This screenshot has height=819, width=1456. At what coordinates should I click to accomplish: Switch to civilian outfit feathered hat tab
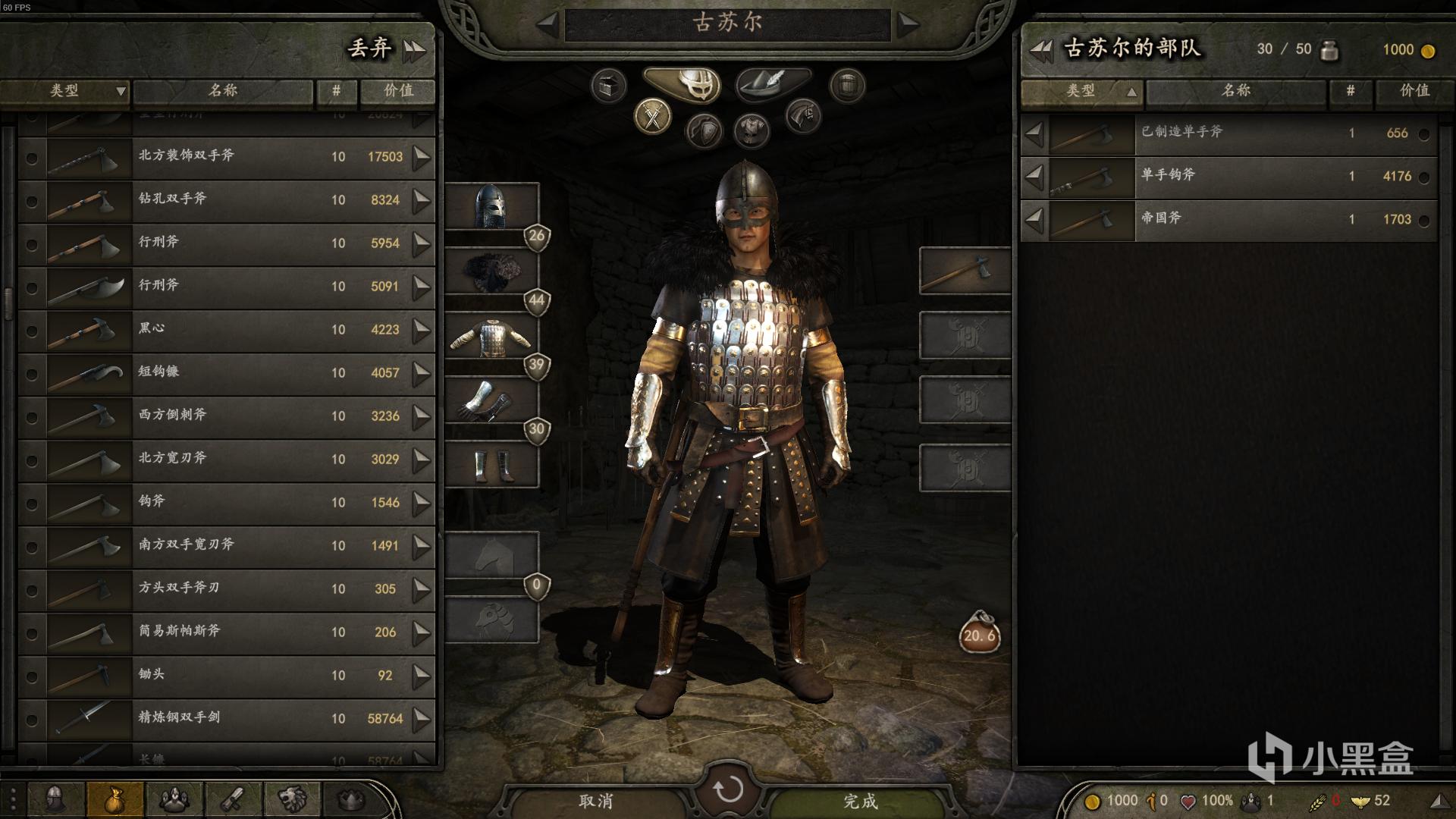(772, 82)
